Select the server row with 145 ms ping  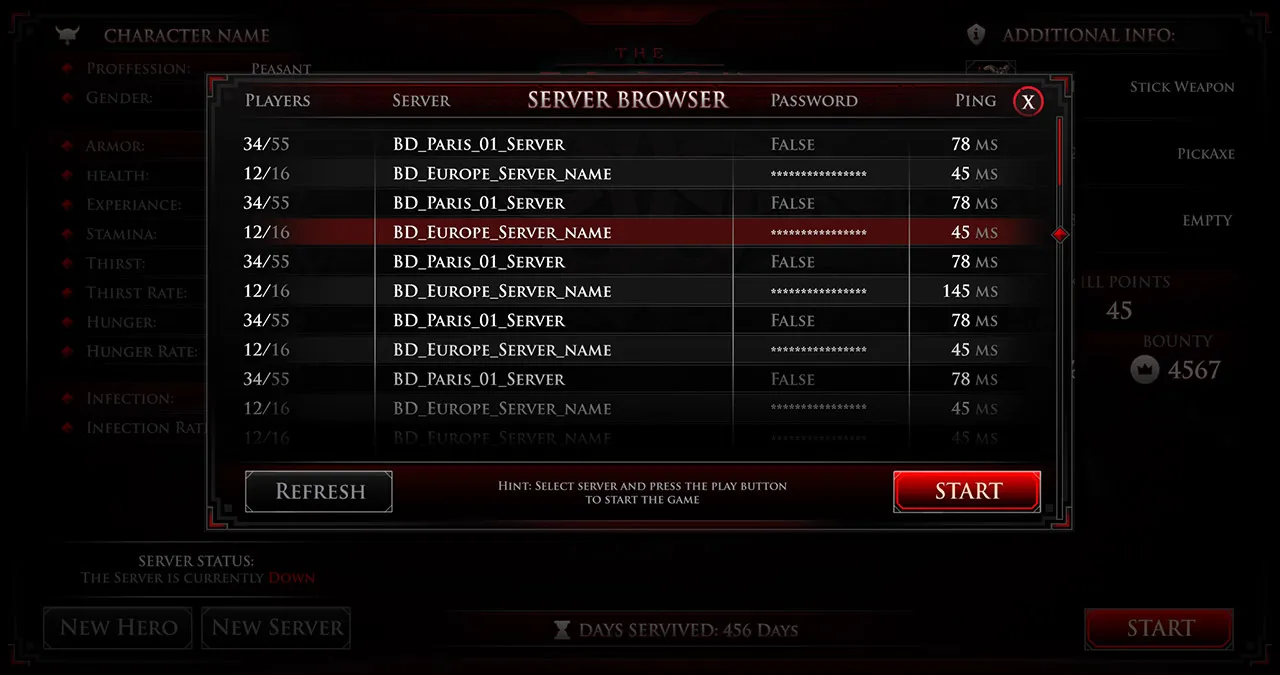[x=620, y=291]
